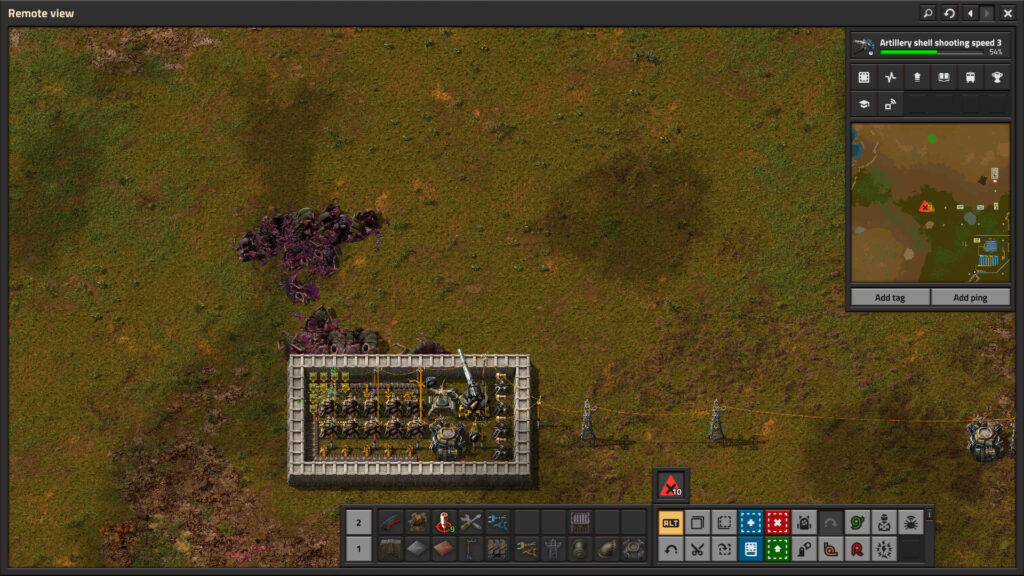The width and height of the screenshot is (1024, 576).
Task: Open the magnifier search in Remote view
Action: pos(927,13)
